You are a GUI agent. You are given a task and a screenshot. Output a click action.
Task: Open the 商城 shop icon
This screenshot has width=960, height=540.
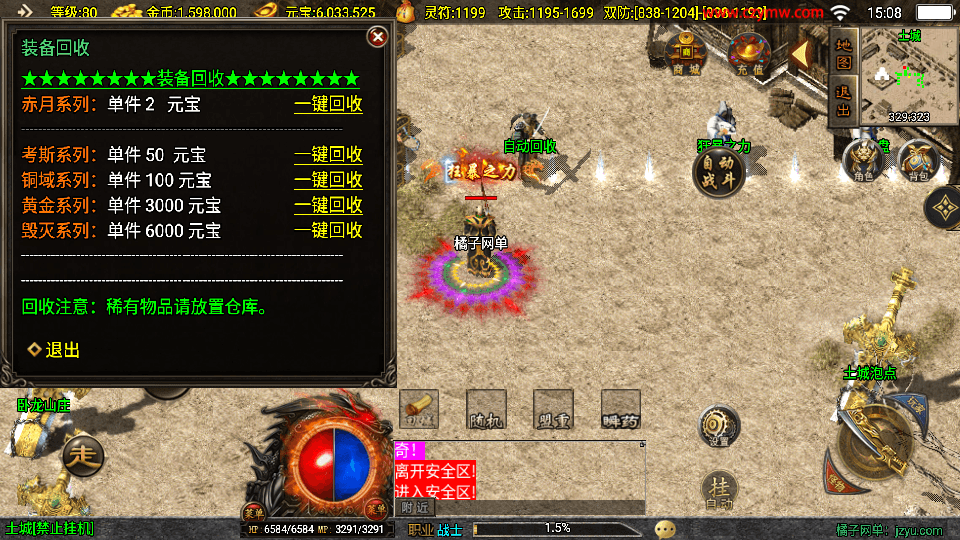tap(686, 50)
